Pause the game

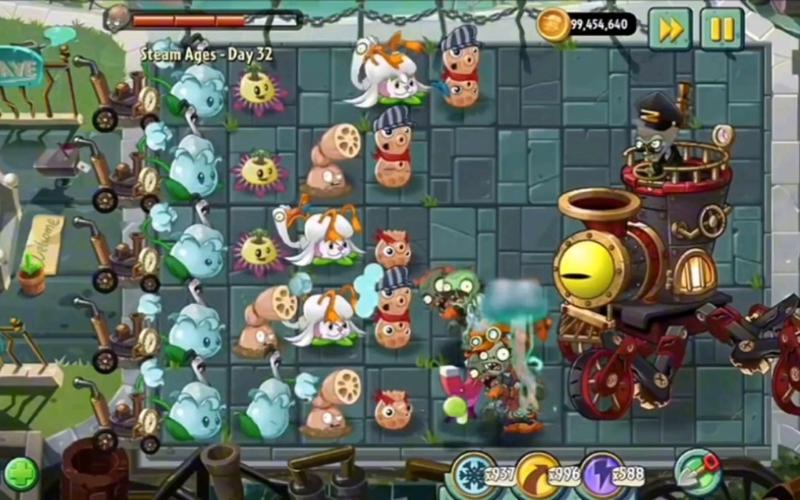coord(721,28)
